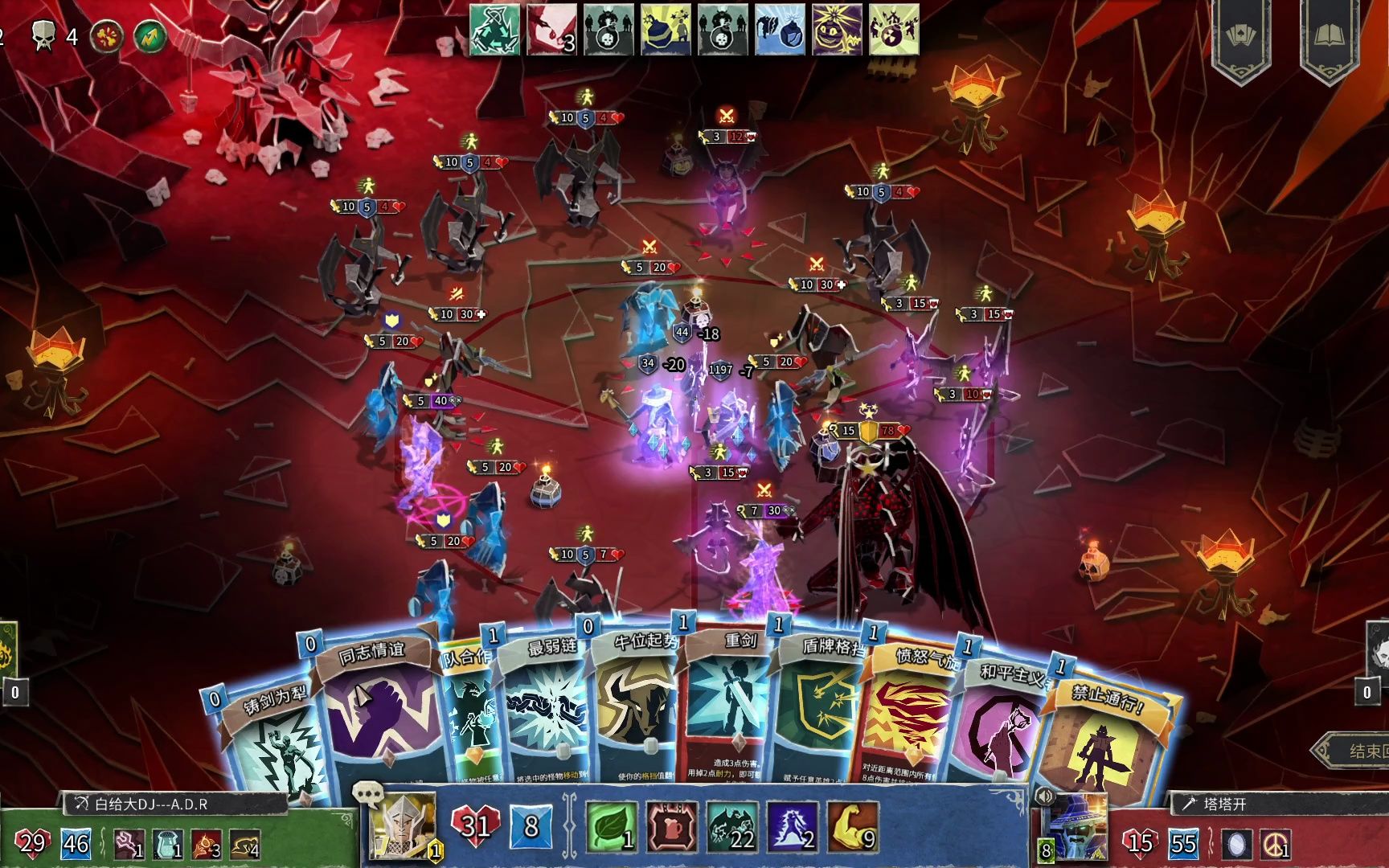Choose the 最弱链 card
This screenshot has height=868, width=1389.
click(x=548, y=707)
